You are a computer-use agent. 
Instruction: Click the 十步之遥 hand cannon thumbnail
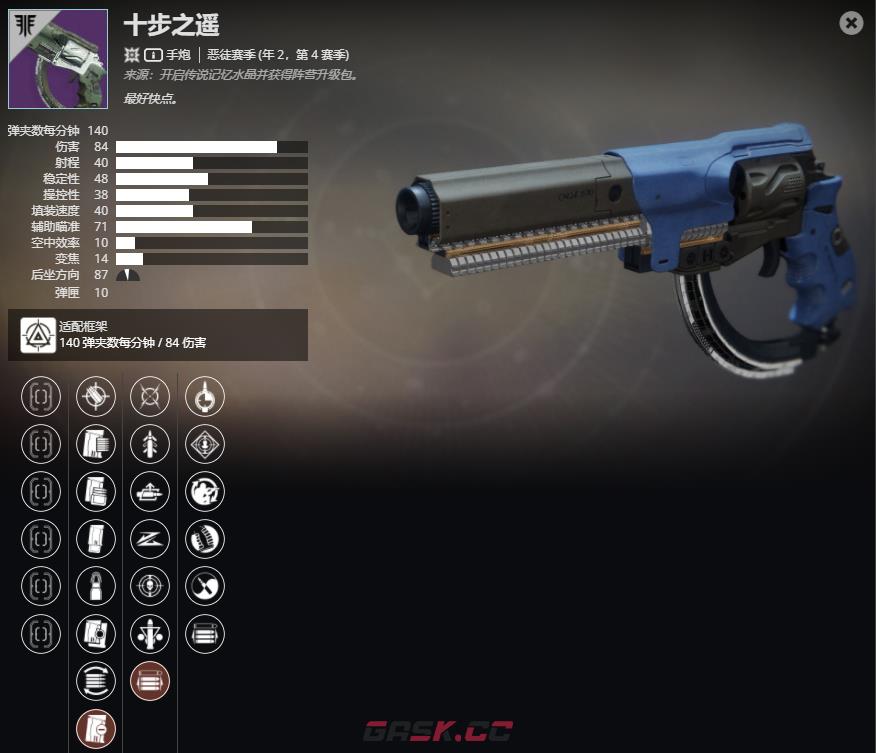tap(58, 59)
